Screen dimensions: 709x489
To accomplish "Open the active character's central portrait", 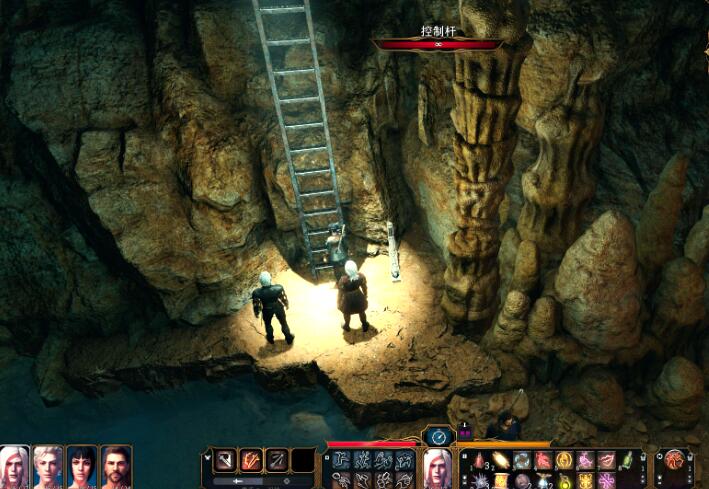I will [x=438, y=468].
